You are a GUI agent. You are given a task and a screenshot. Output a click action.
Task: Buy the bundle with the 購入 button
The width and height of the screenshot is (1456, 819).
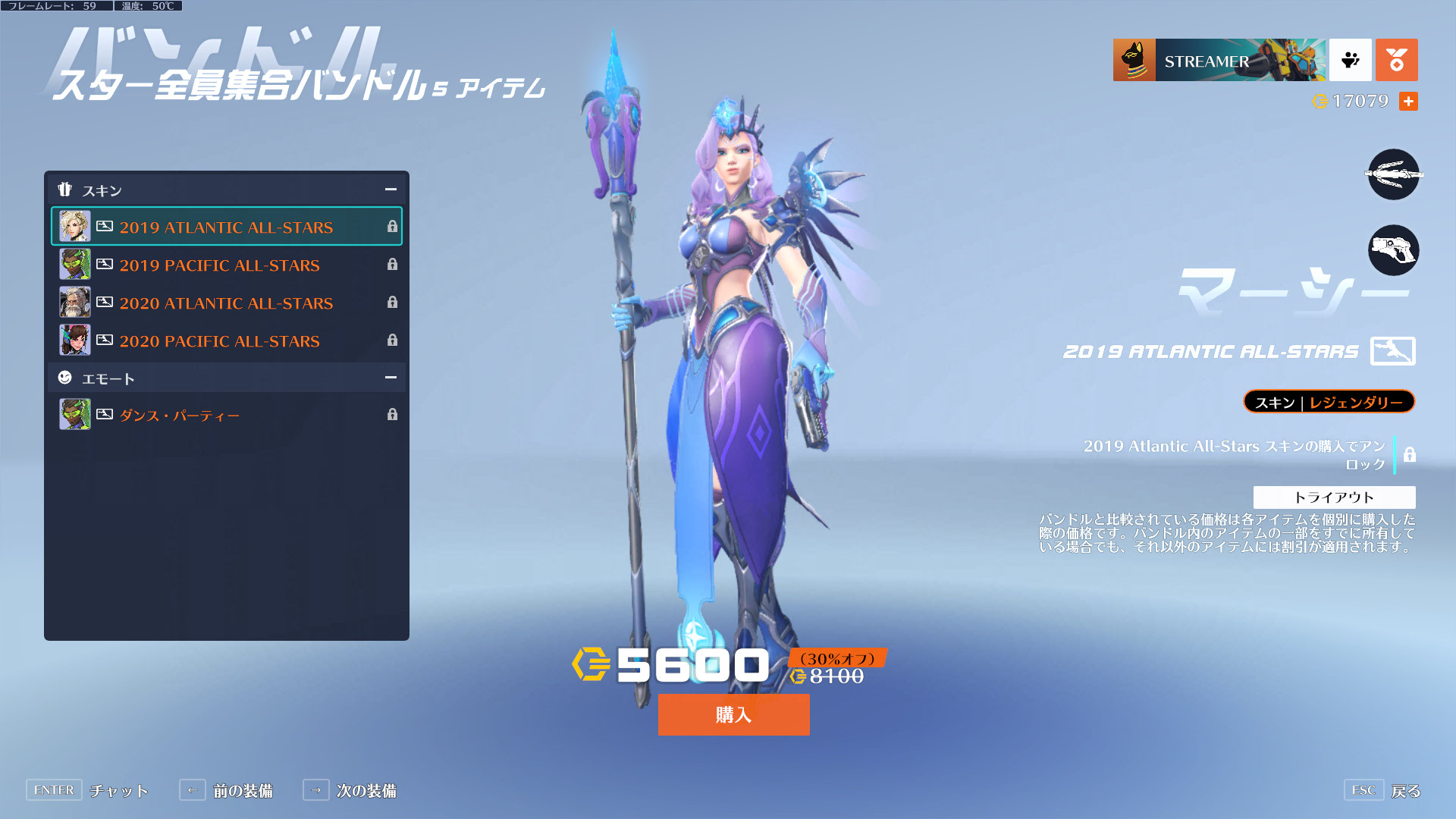pos(733,714)
